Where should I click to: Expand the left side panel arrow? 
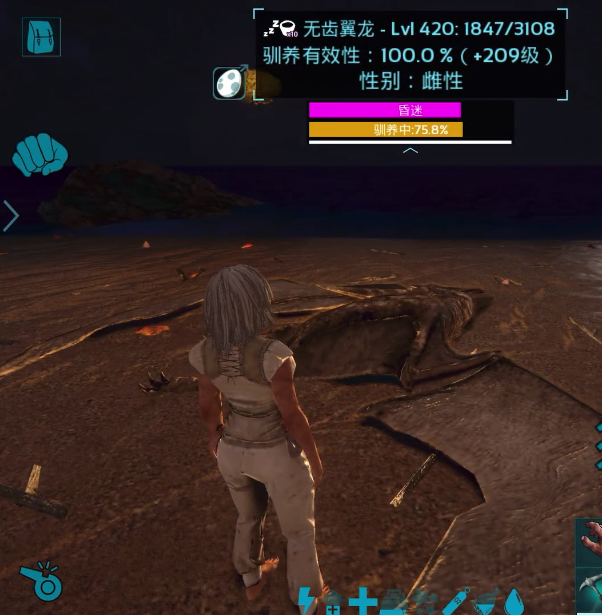[x=11, y=216]
